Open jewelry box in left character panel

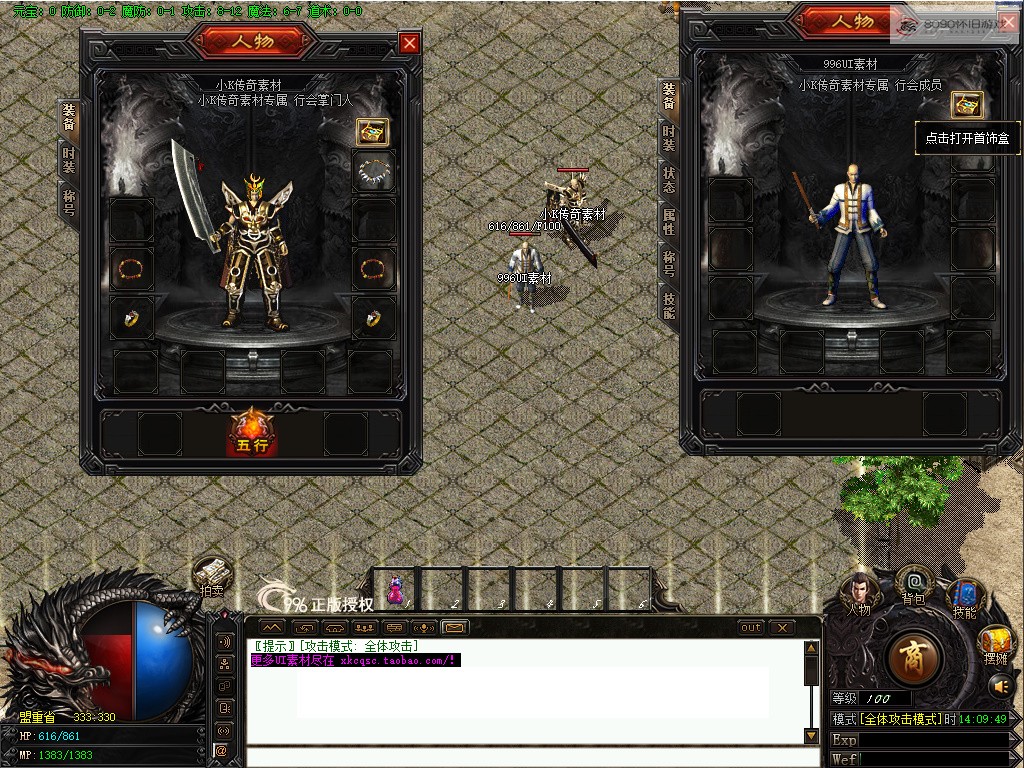click(373, 131)
